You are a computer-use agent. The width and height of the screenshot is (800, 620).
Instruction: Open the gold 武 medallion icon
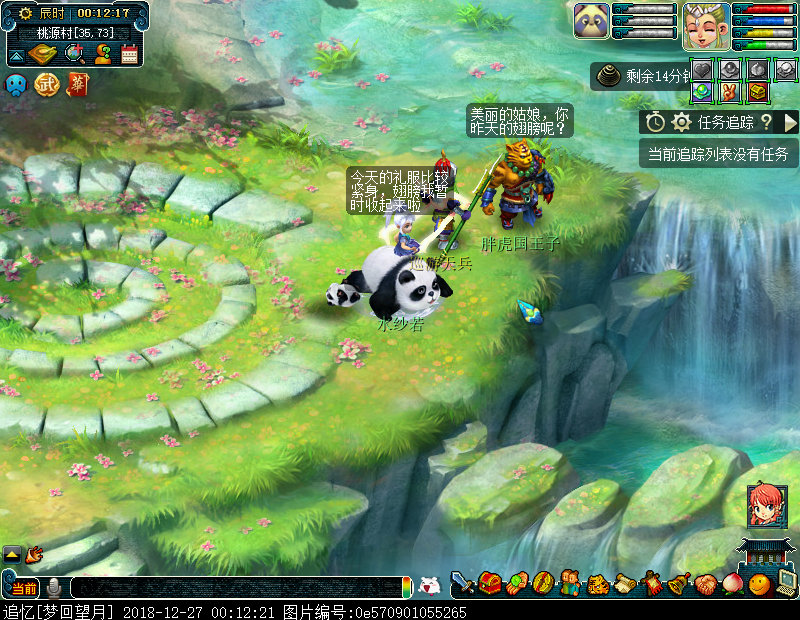[x=47, y=85]
